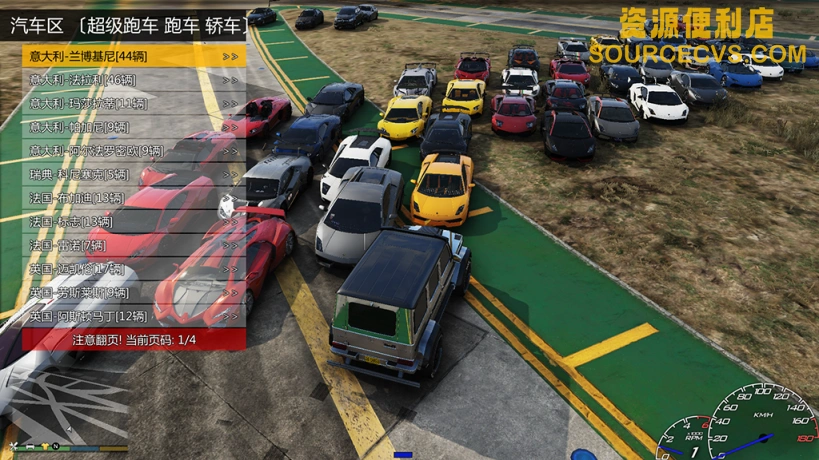
Task: Open the 英国-迈凯伦 vehicle list
Action: (x=133, y=269)
